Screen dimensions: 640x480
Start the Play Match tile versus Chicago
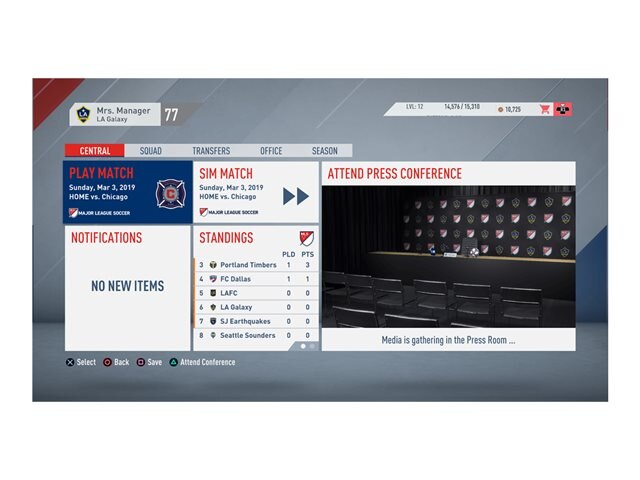128,192
